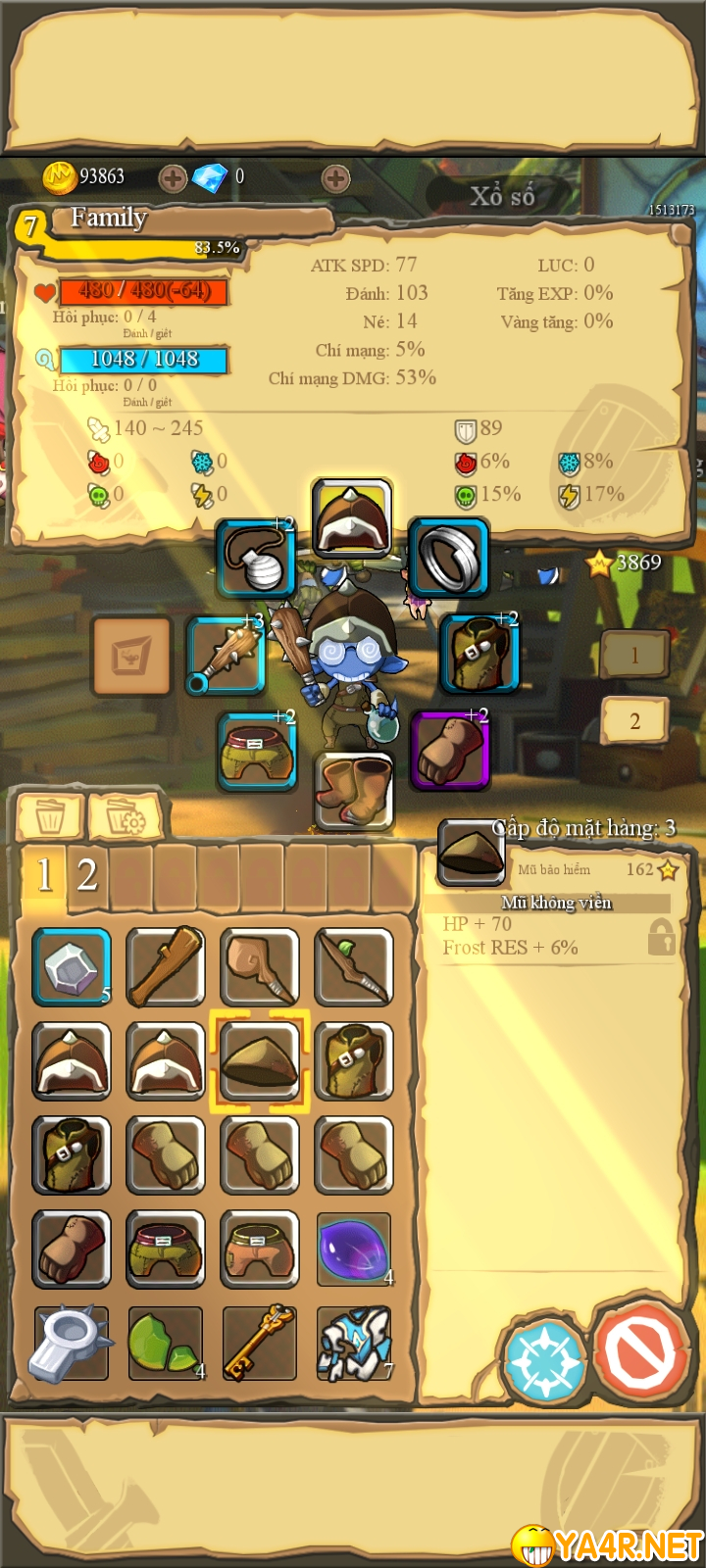Select the white crystal gem in inventory
This screenshot has width=706, height=1568.
click(72, 968)
